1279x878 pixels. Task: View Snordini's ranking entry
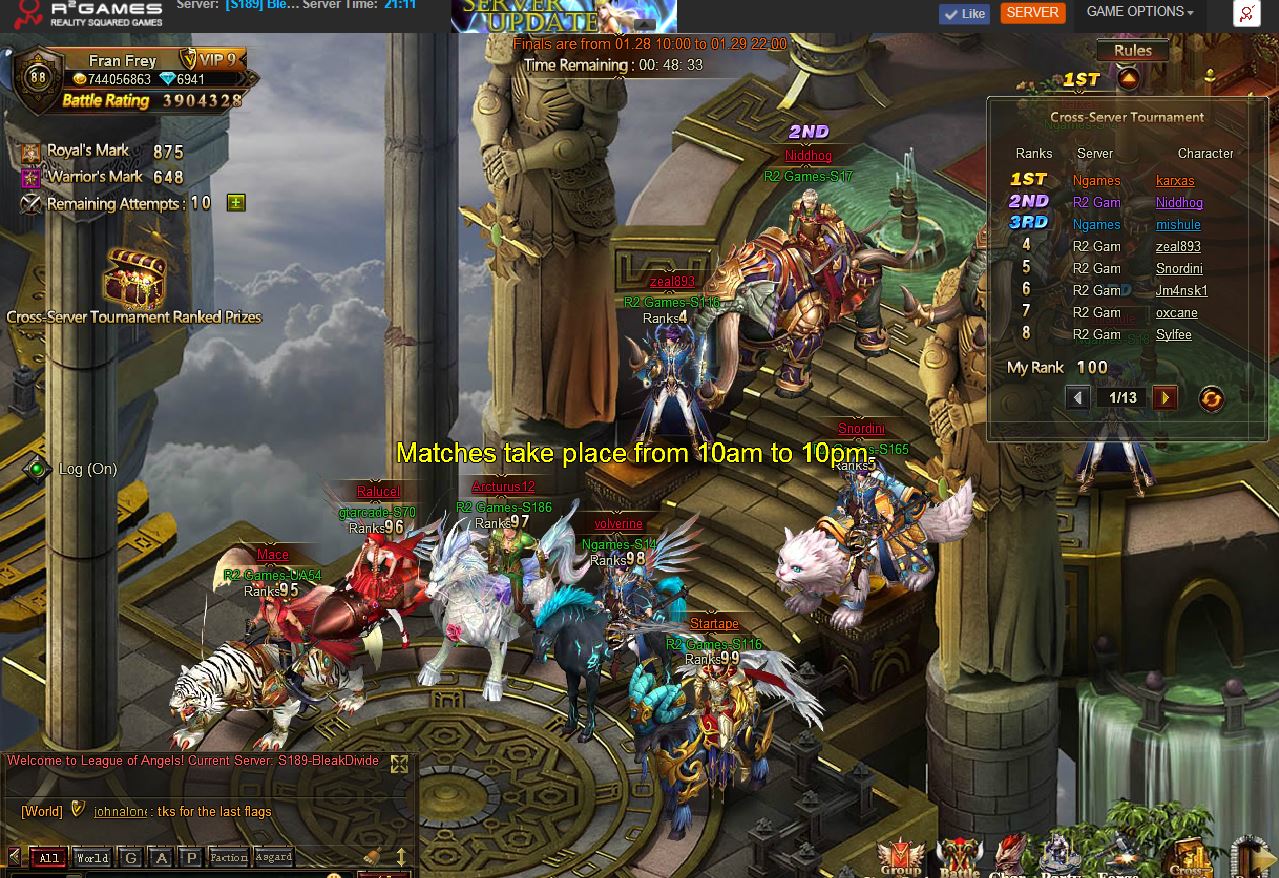[x=1179, y=269]
